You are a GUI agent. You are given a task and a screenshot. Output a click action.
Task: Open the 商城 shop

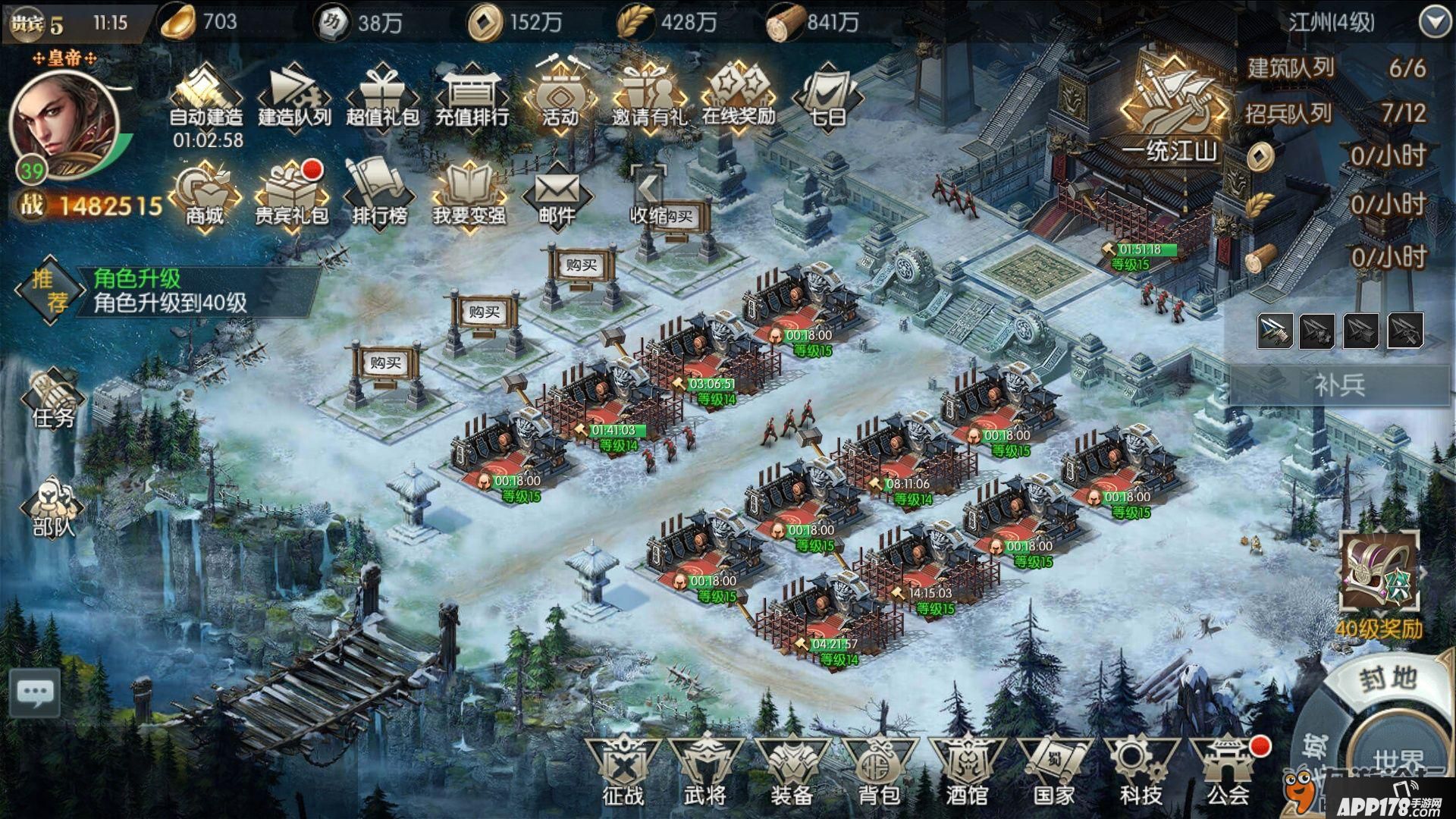click(x=205, y=196)
